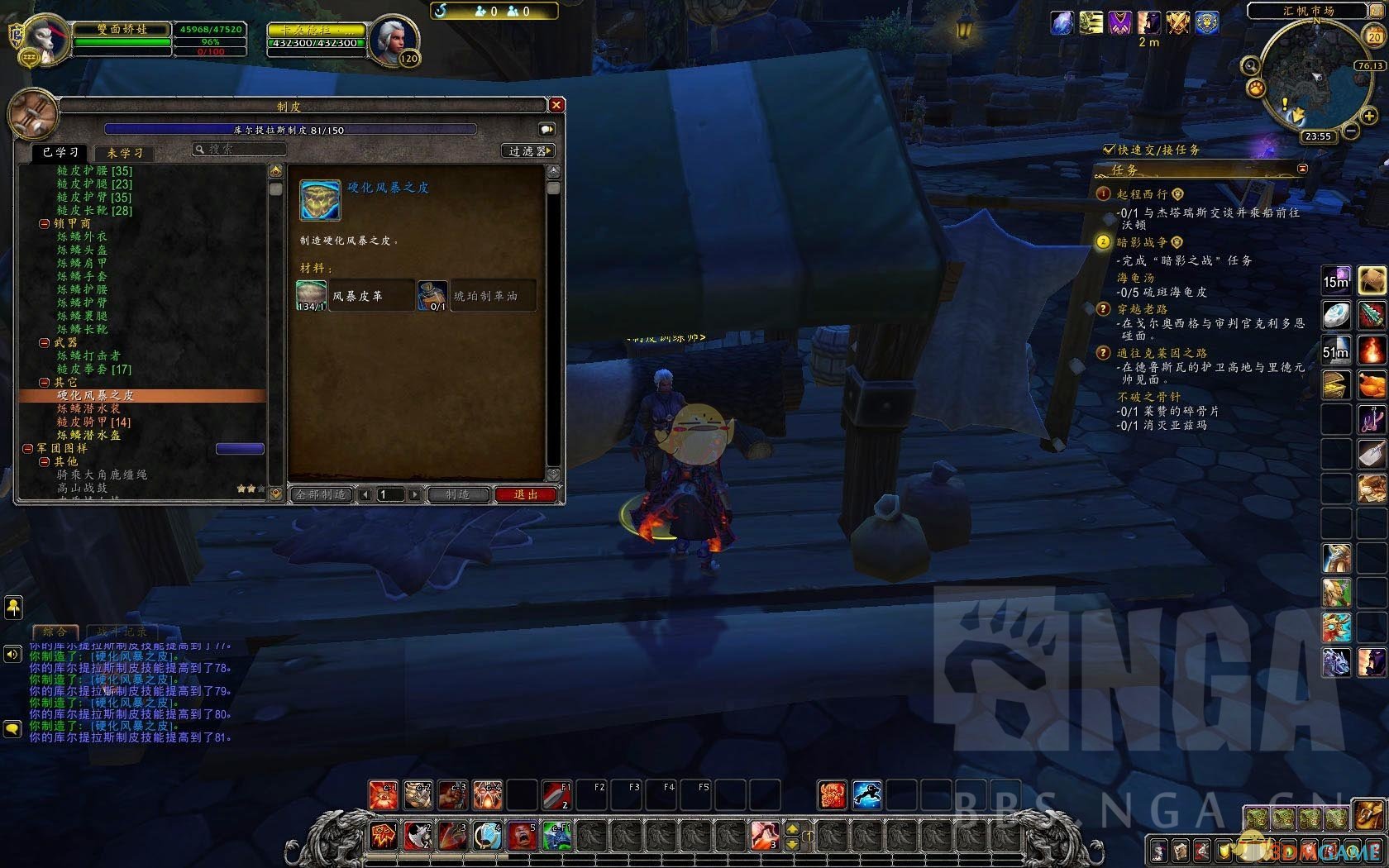The image size is (1389, 868).
Task: Click the 全部制造 create-all button
Action: point(321,494)
